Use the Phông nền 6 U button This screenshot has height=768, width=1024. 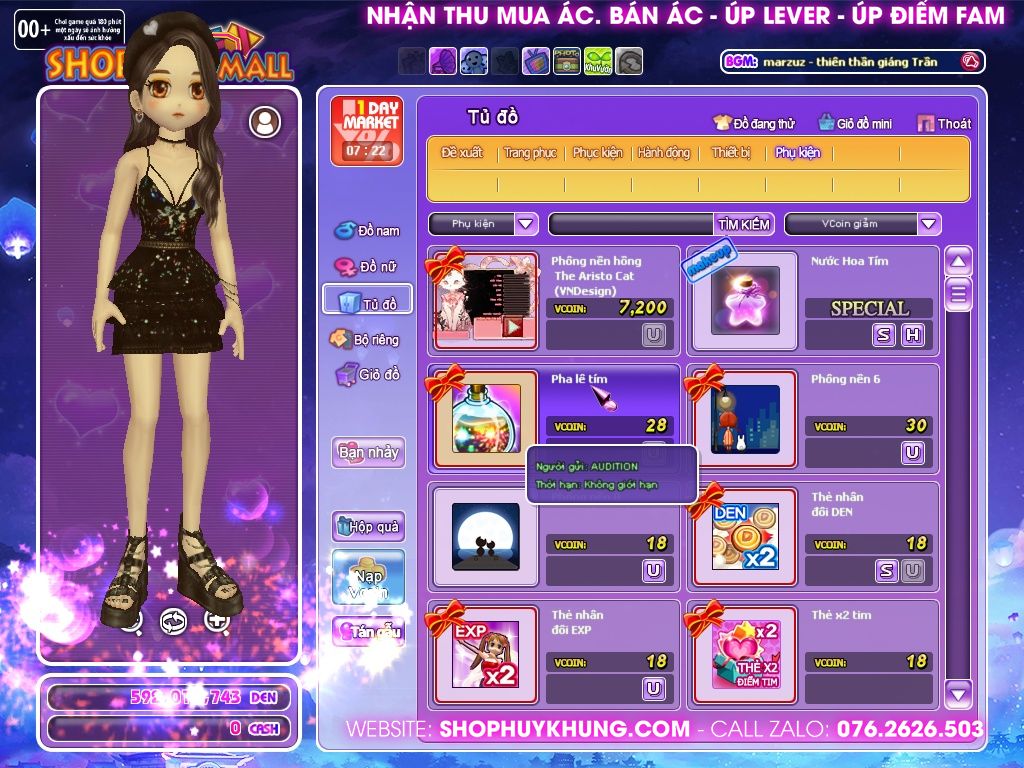coord(912,453)
